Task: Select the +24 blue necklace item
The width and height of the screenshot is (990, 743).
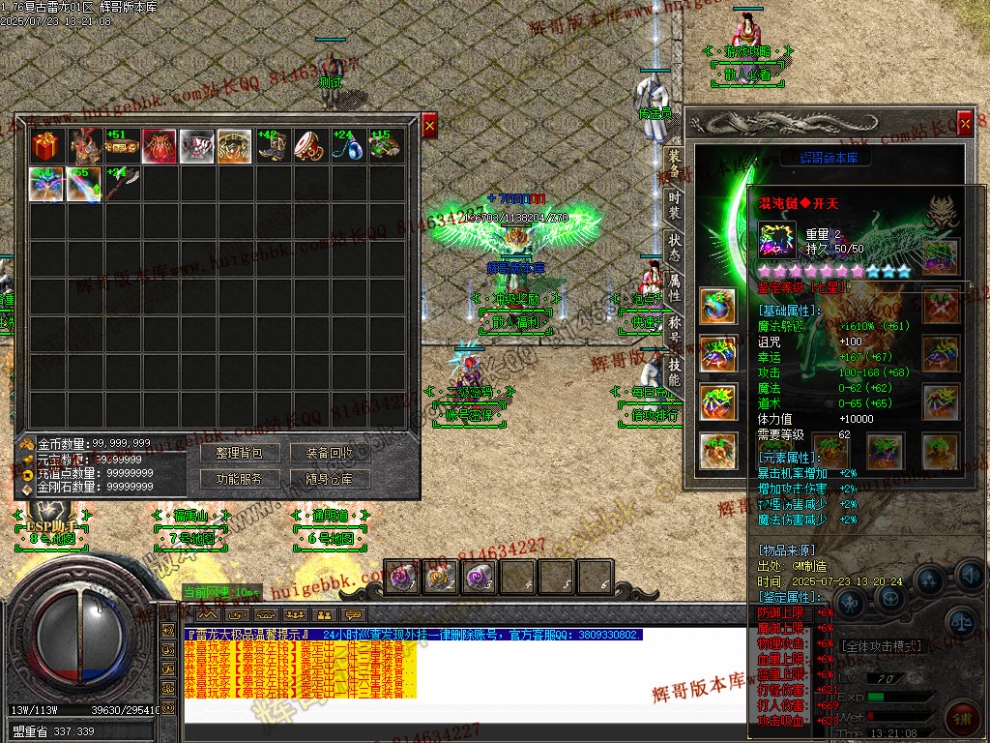Action: (x=348, y=146)
